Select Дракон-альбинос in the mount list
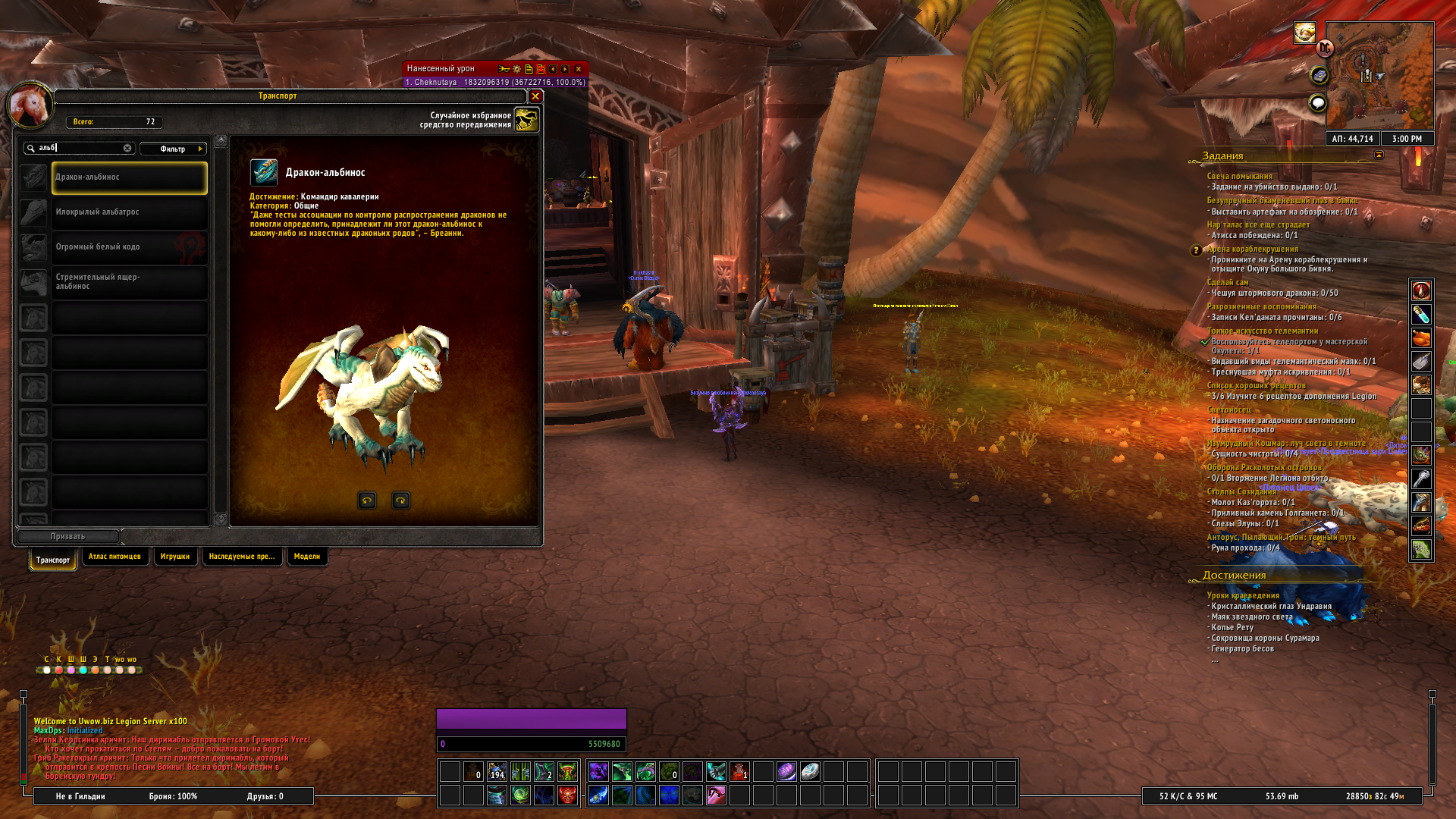The image size is (1456, 819). pyautogui.click(x=129, y=177)
